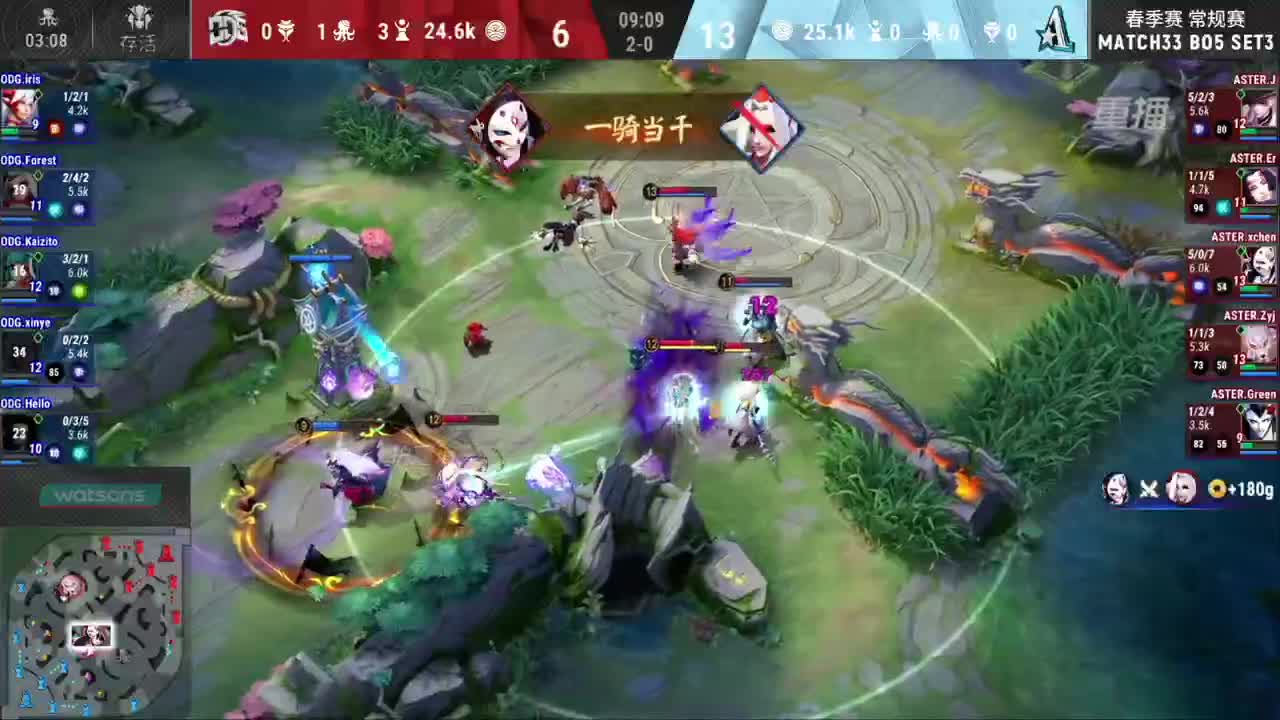
Task: Click the gold coin icon beside 24.6k
Action: point(497,33)
